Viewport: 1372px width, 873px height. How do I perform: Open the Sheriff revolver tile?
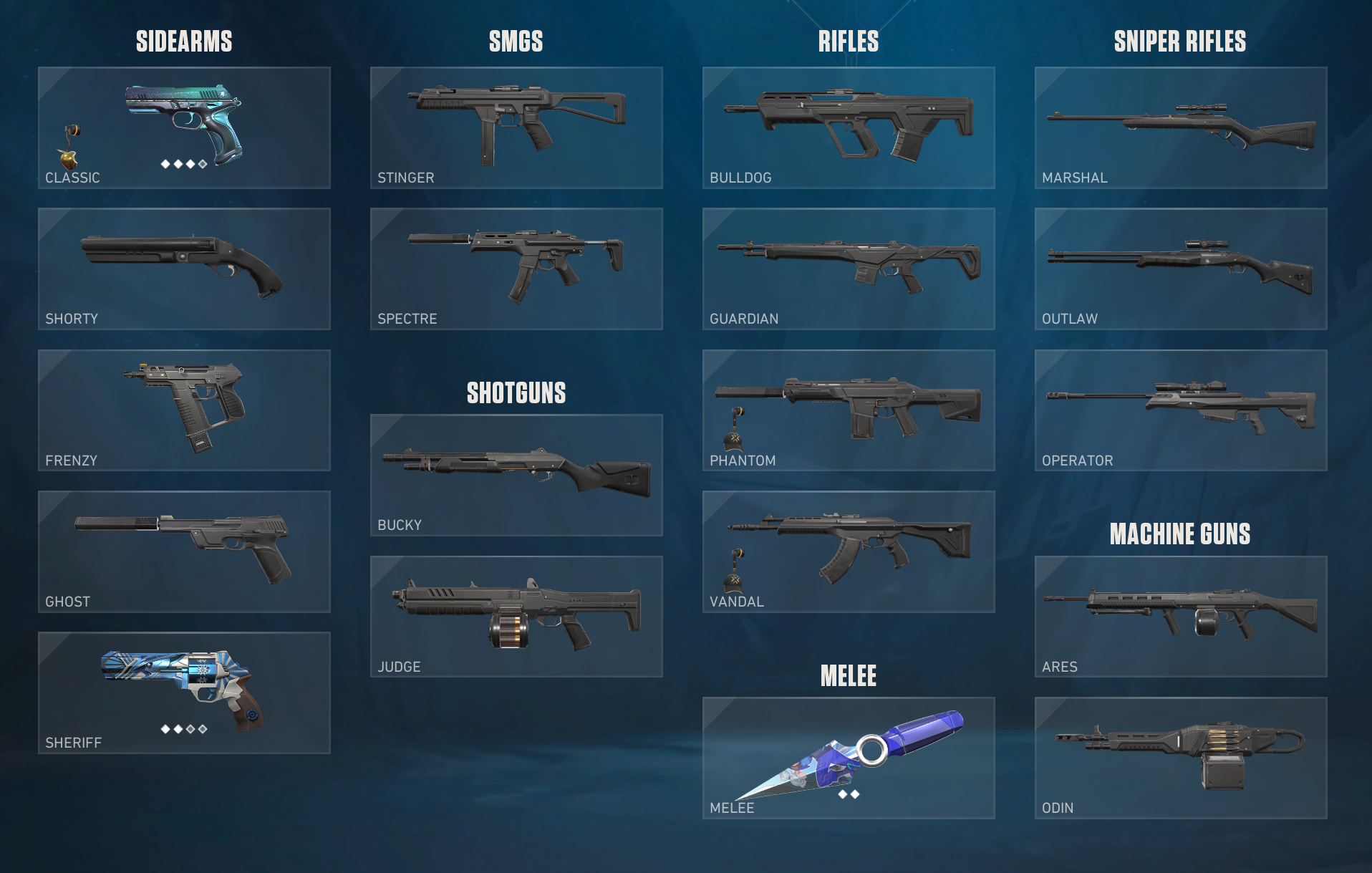(x=184, y=692)
